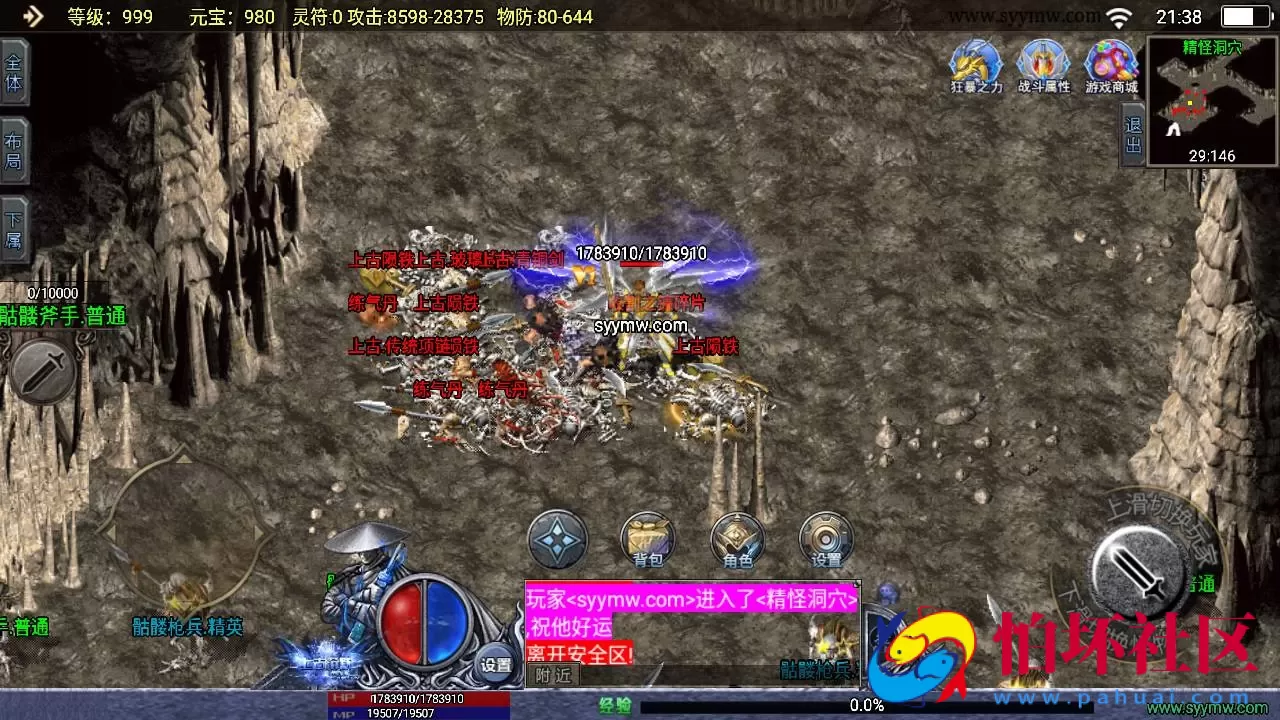The width and height of the screenshot is (1280, 720).
Task: Click the small 设置 button beside the HP orb
Action: [496, 663]
